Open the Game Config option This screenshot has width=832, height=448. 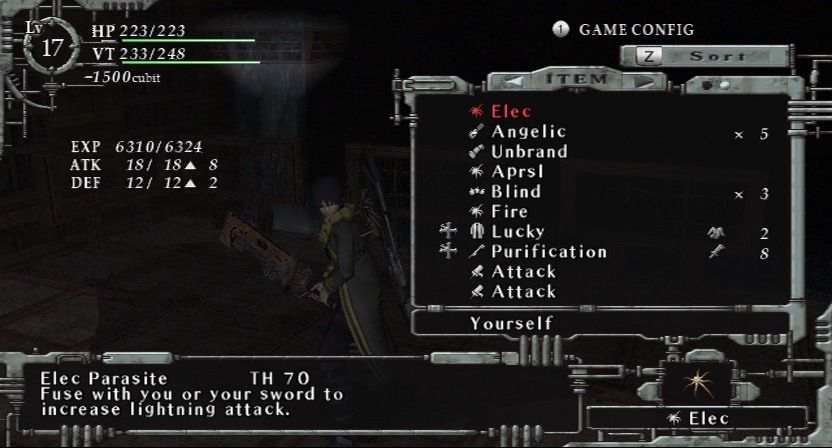[635, 29]
